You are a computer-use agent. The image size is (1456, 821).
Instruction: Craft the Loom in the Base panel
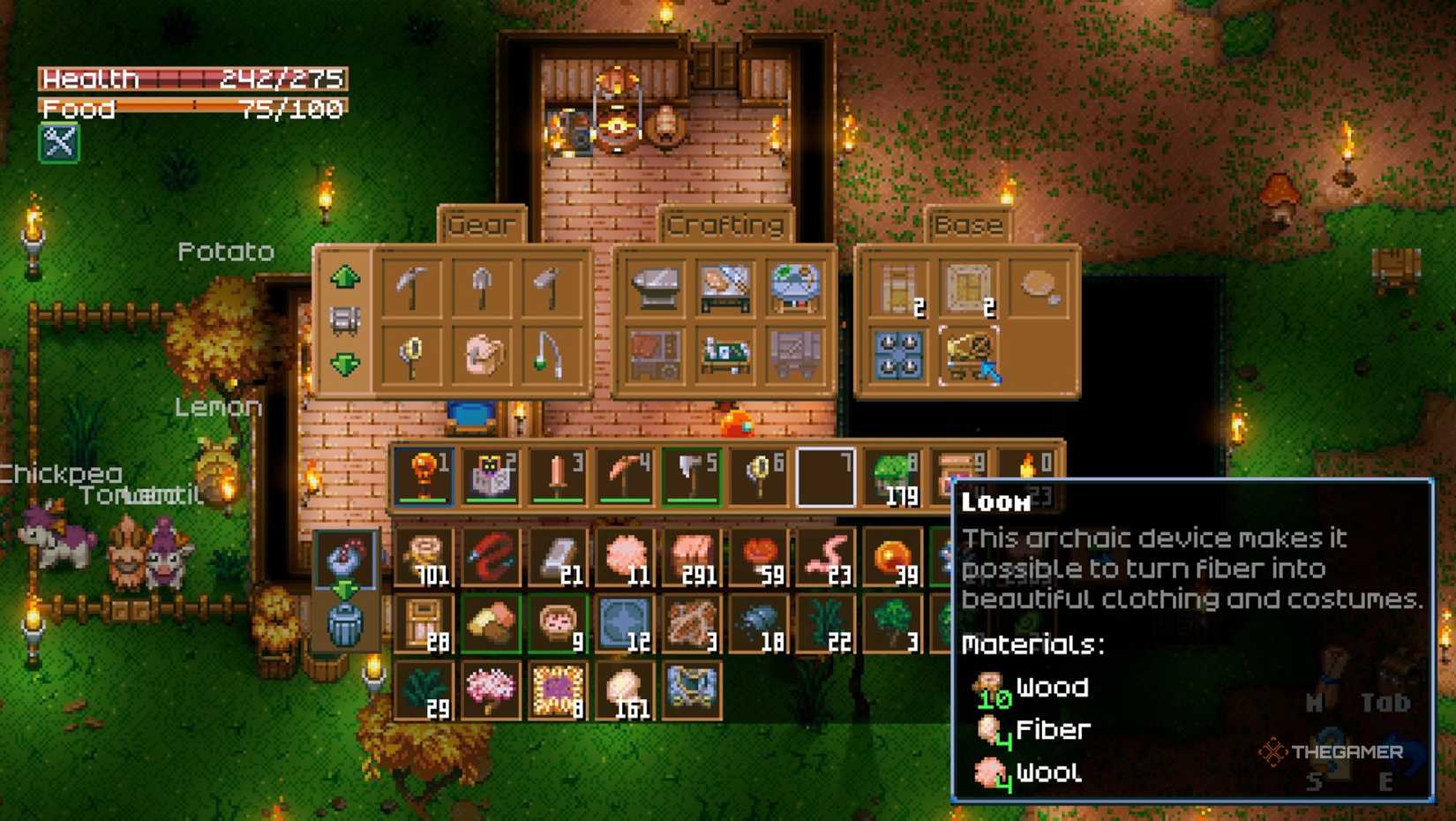click(x=969, y=355)
